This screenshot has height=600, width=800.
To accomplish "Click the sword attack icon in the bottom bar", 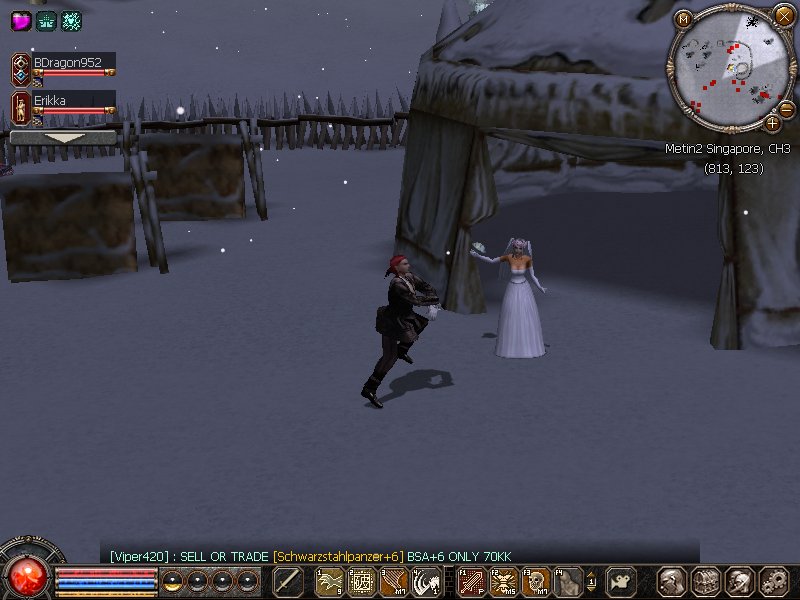I will click(x=288, y=581).
